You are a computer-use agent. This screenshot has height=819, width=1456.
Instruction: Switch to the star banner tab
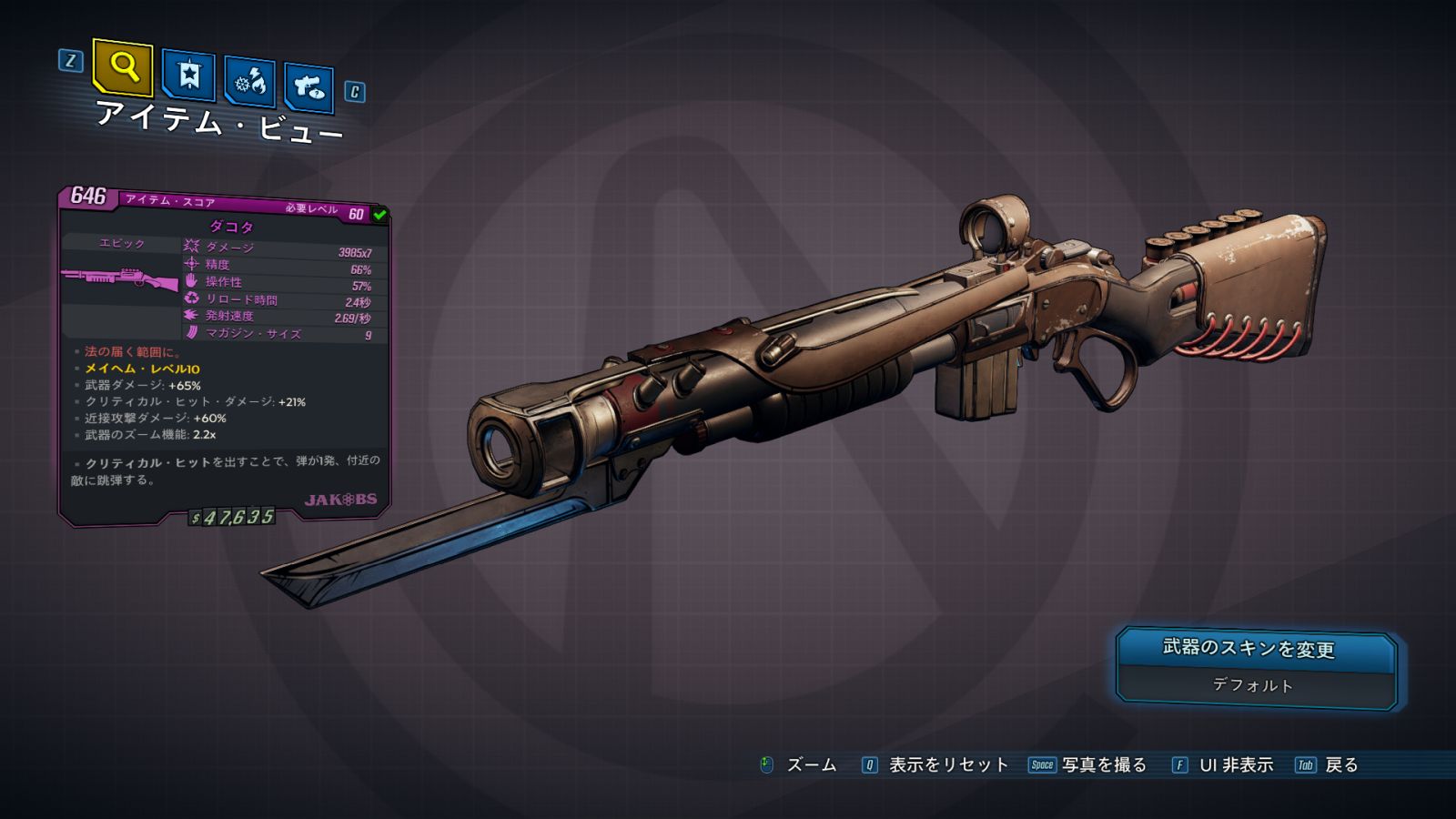point(188,75)
